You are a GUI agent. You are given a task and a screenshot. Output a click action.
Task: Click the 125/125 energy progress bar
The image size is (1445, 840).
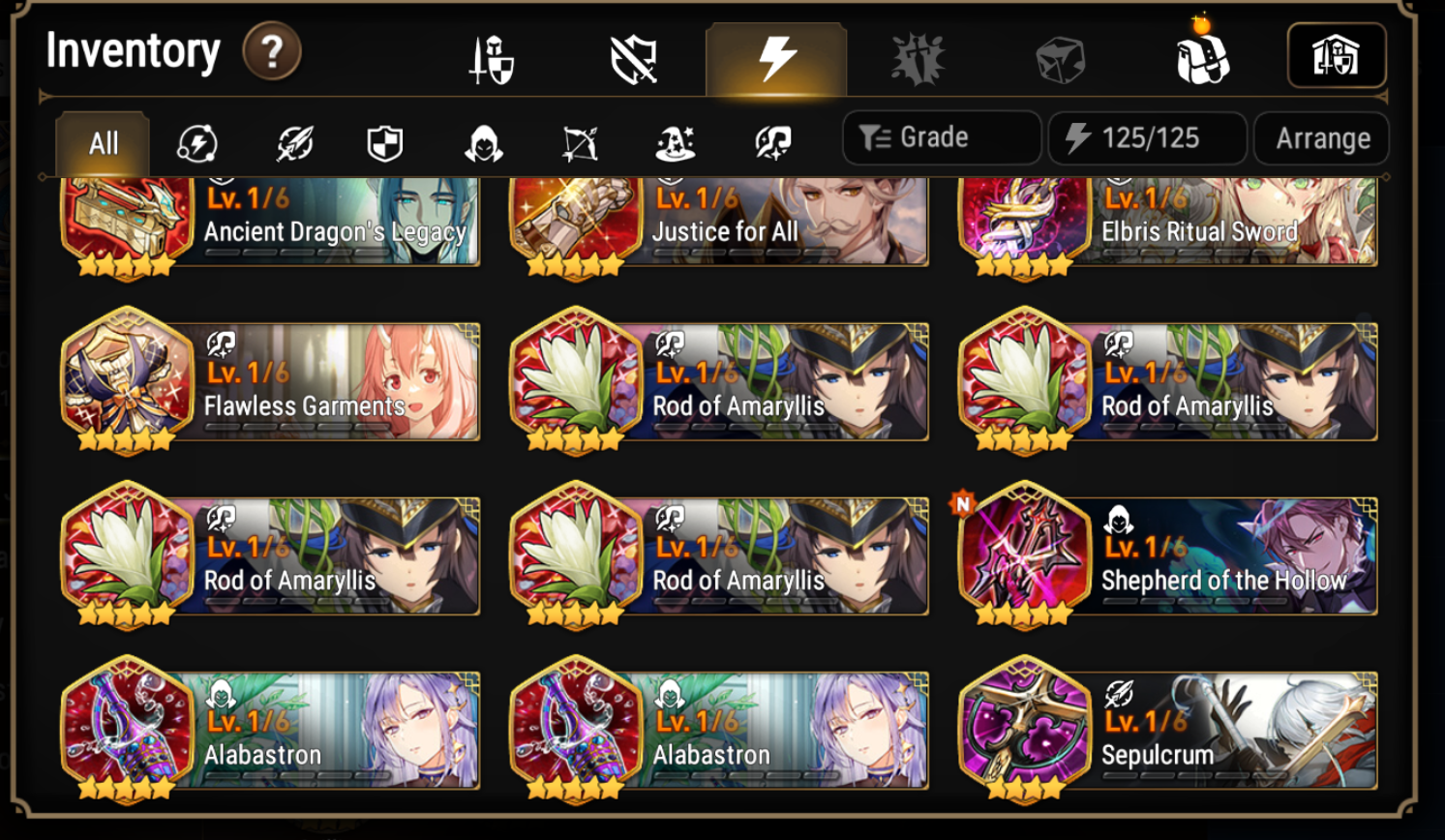click(1146, 137)
